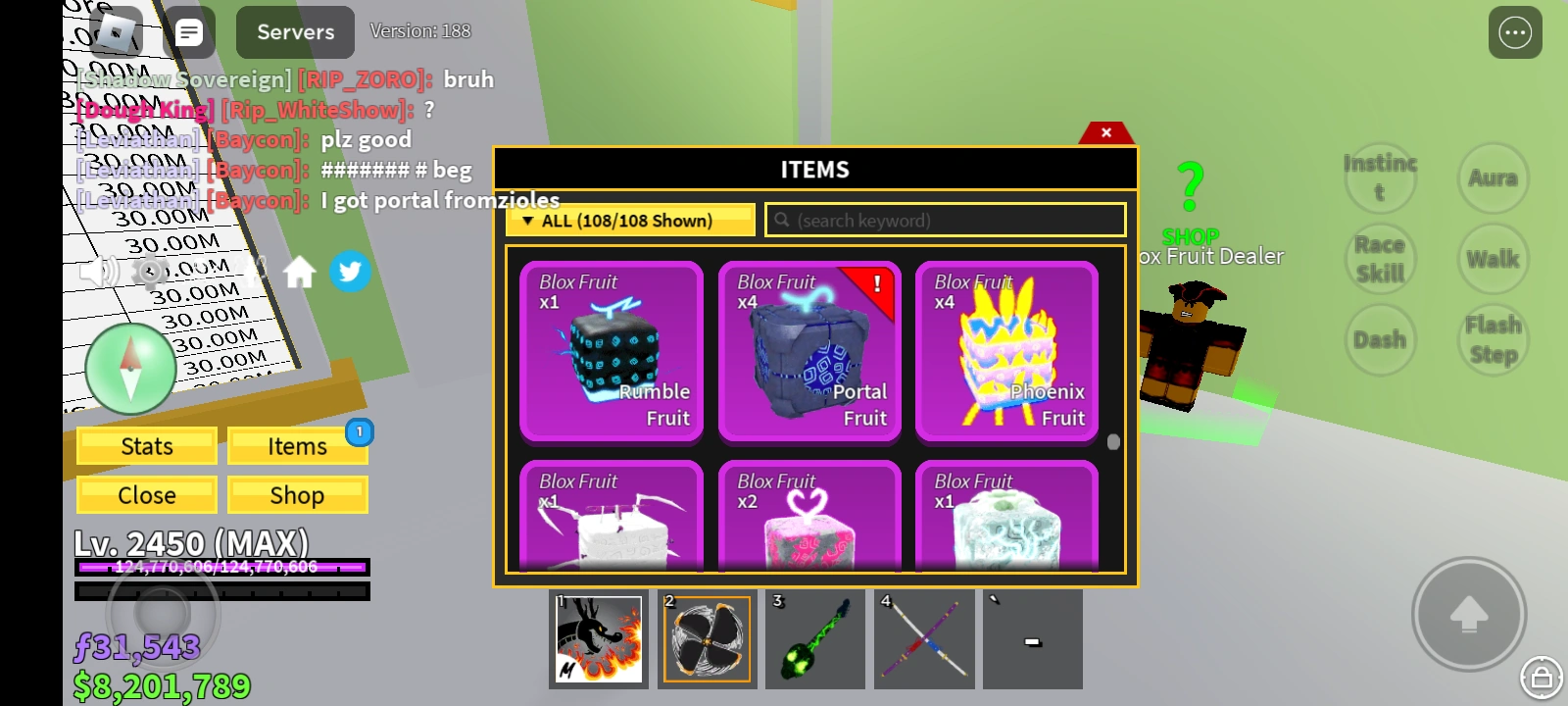This screenshot has width=1568, height=706.
Task: Click the Twitter bird icon
Action: (x=351, y=273)
